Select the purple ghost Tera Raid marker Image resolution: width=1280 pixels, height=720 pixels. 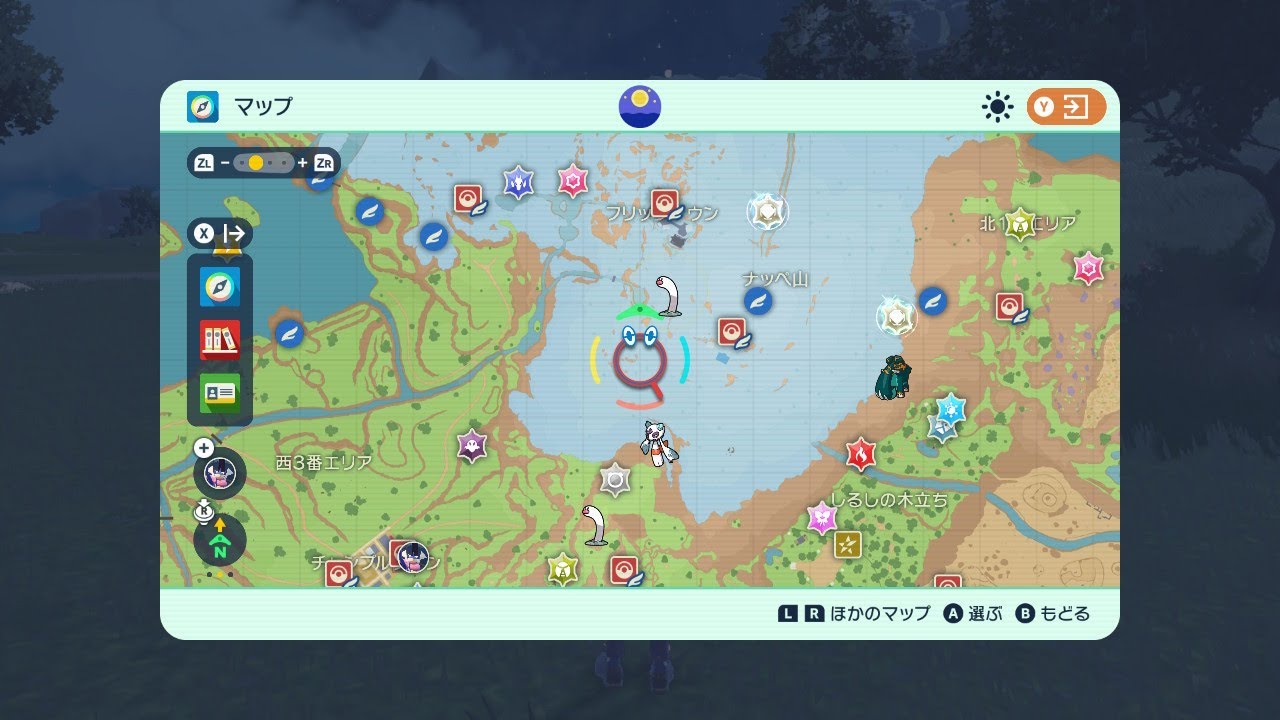tap(472, 445)
